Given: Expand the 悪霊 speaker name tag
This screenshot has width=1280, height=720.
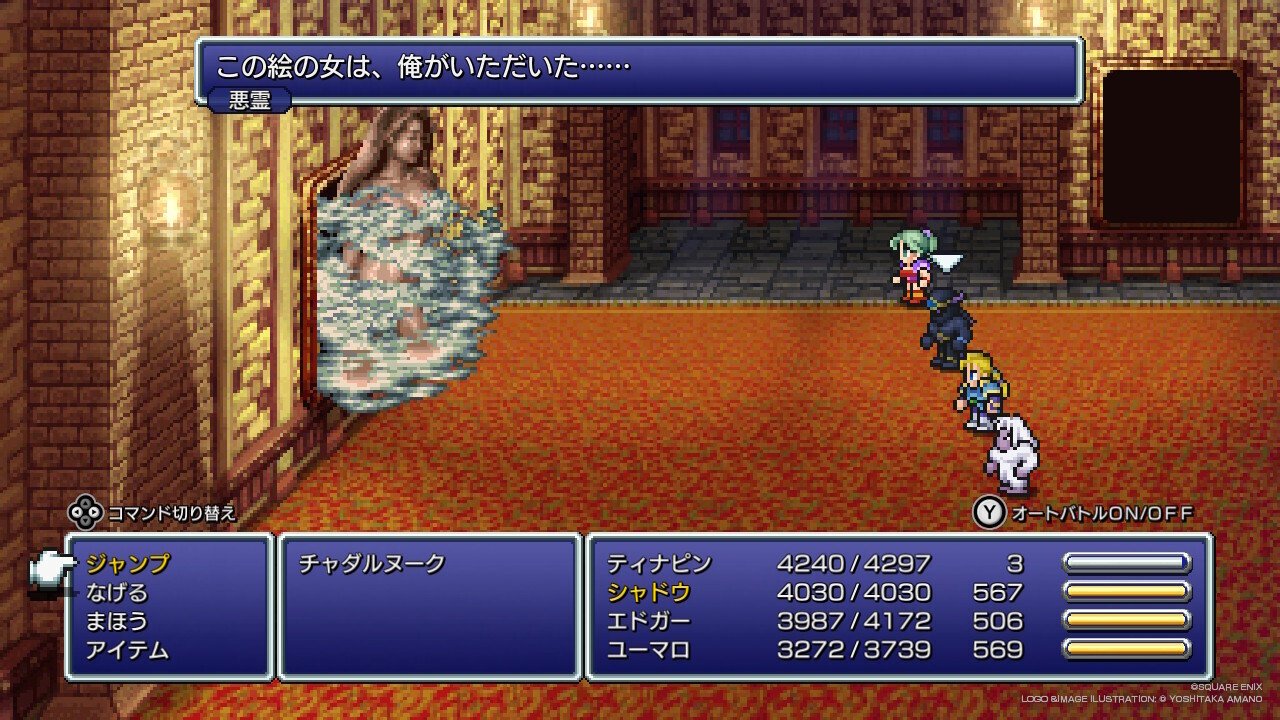Looking at the screenshot, I should click(248, 100).
